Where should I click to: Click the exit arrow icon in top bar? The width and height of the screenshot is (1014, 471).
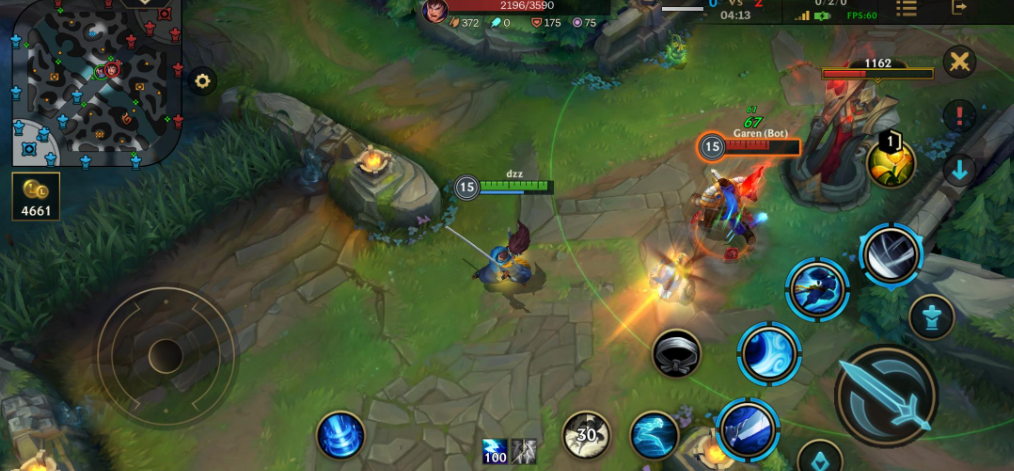960,8
